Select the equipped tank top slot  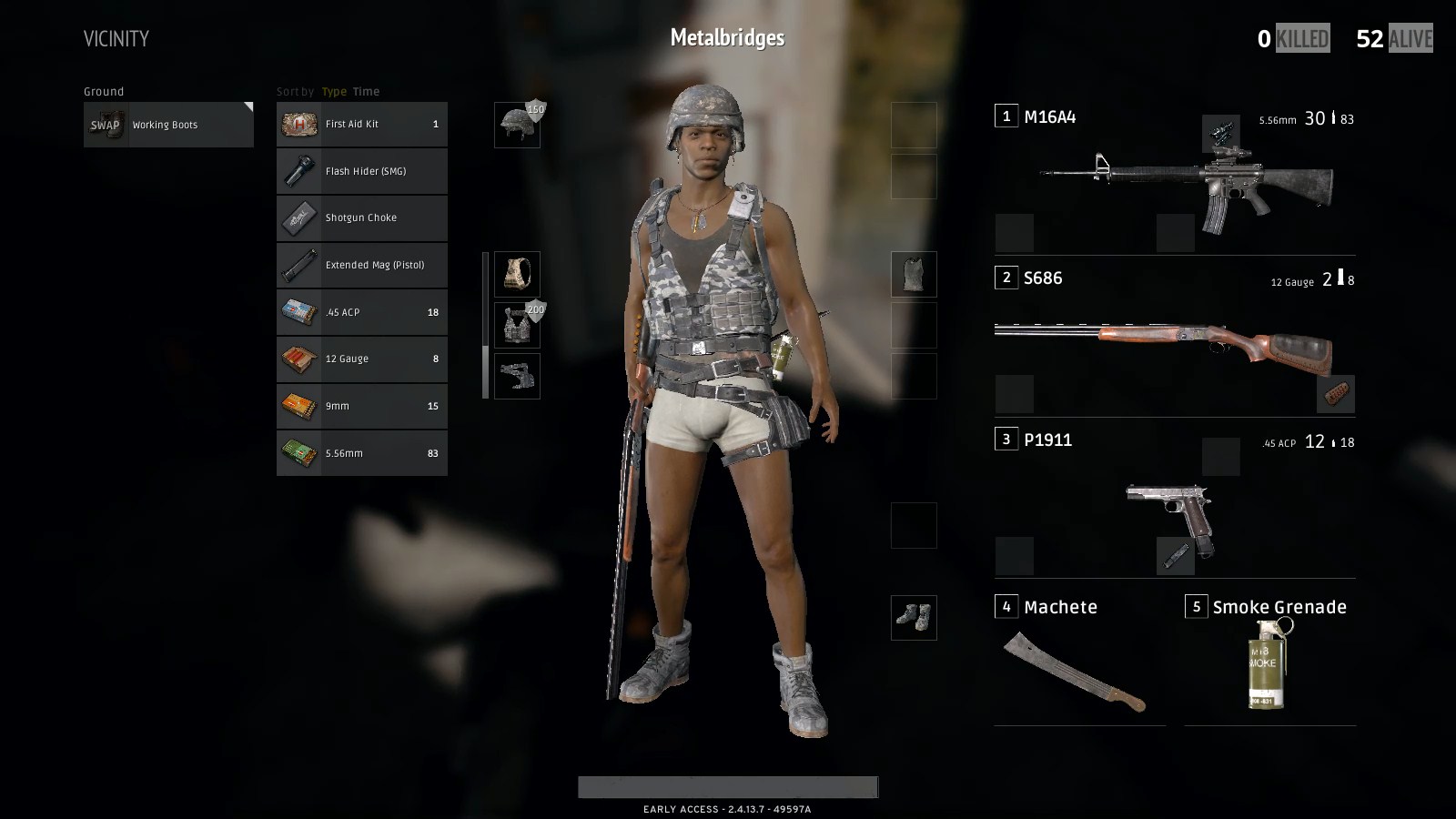click(x=914, y=274)
